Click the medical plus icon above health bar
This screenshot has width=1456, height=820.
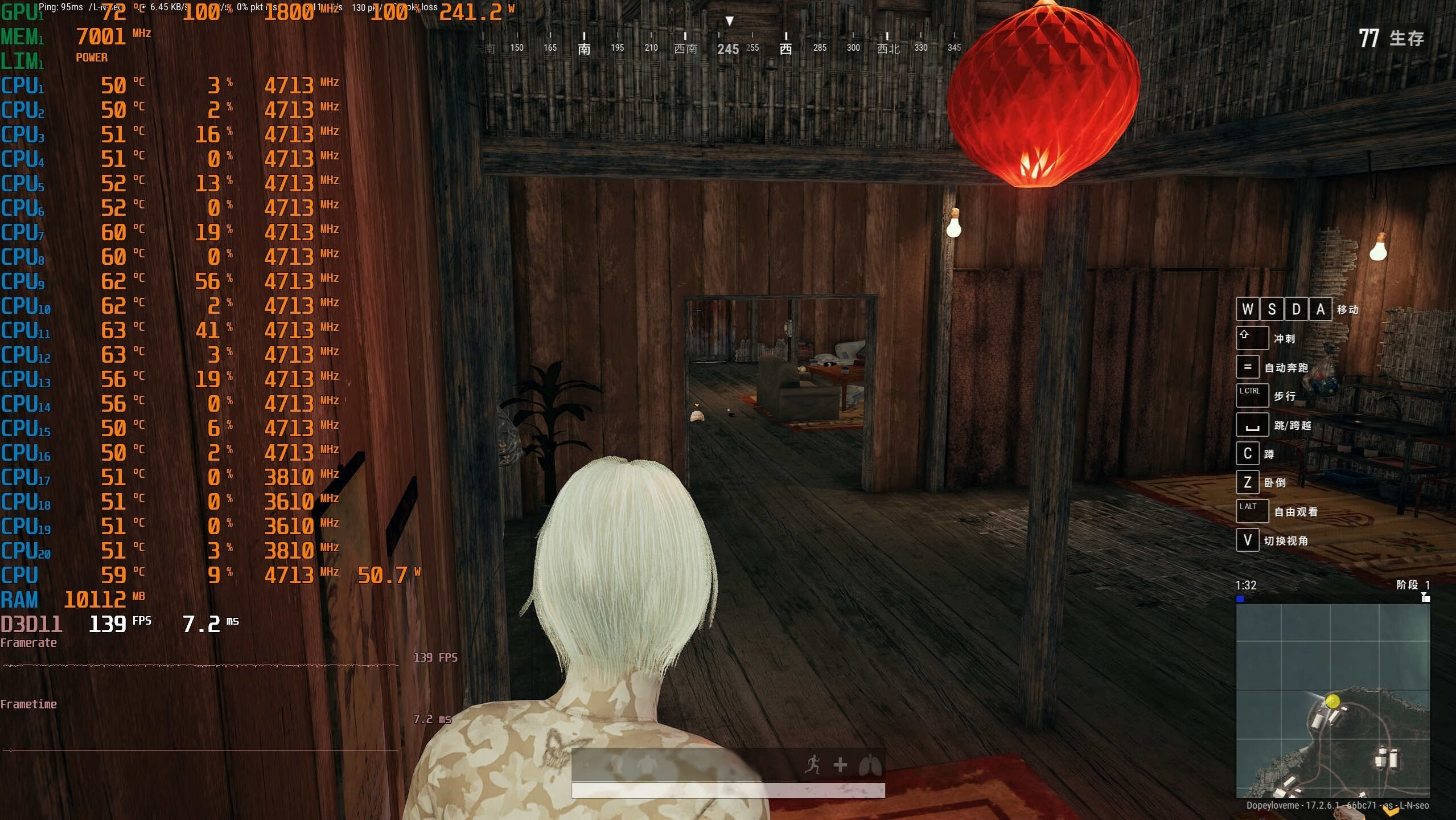(839, 765)
